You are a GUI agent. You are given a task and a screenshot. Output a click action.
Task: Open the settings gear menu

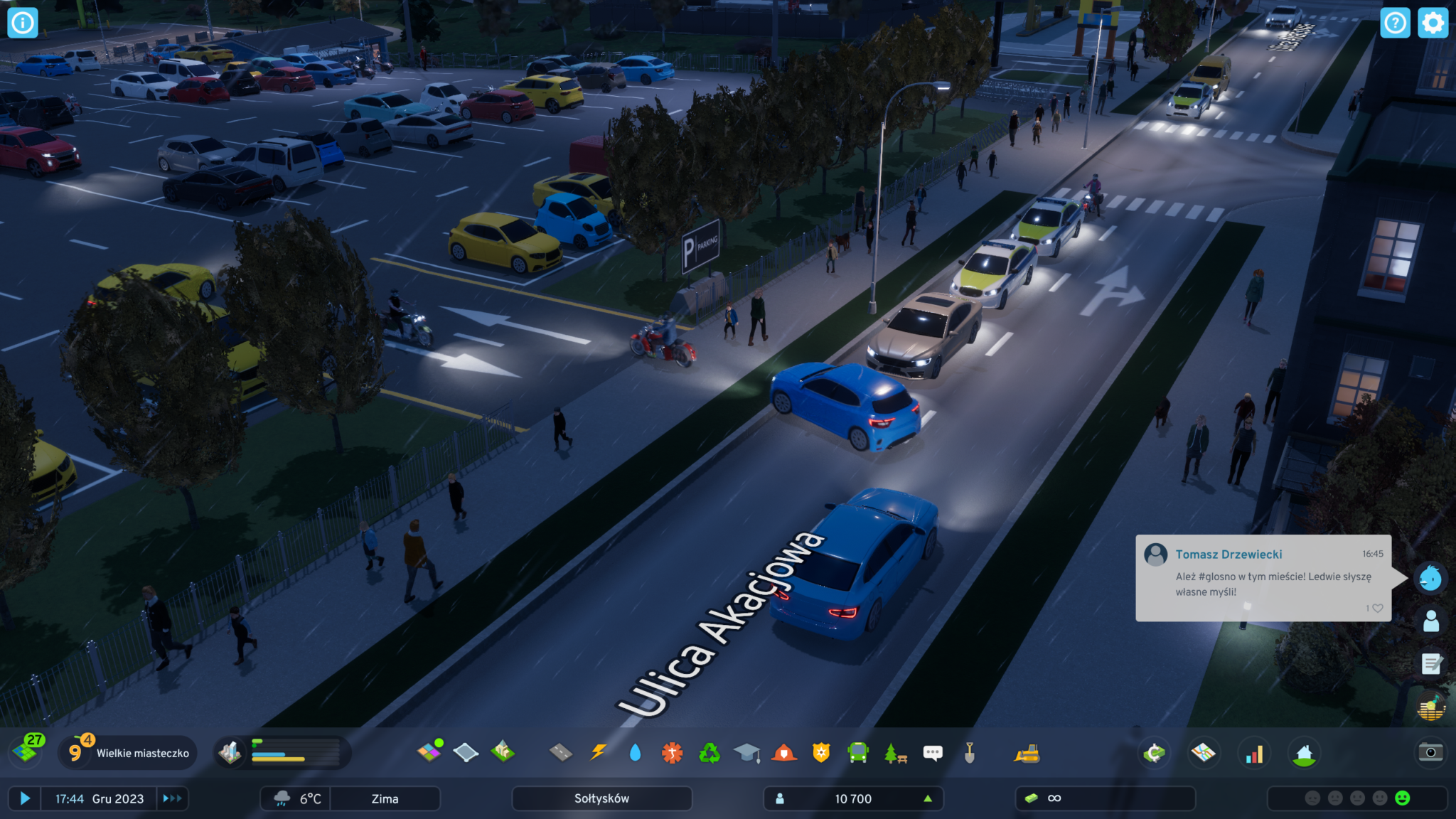pyautogui.click(x=1433, y=23)
